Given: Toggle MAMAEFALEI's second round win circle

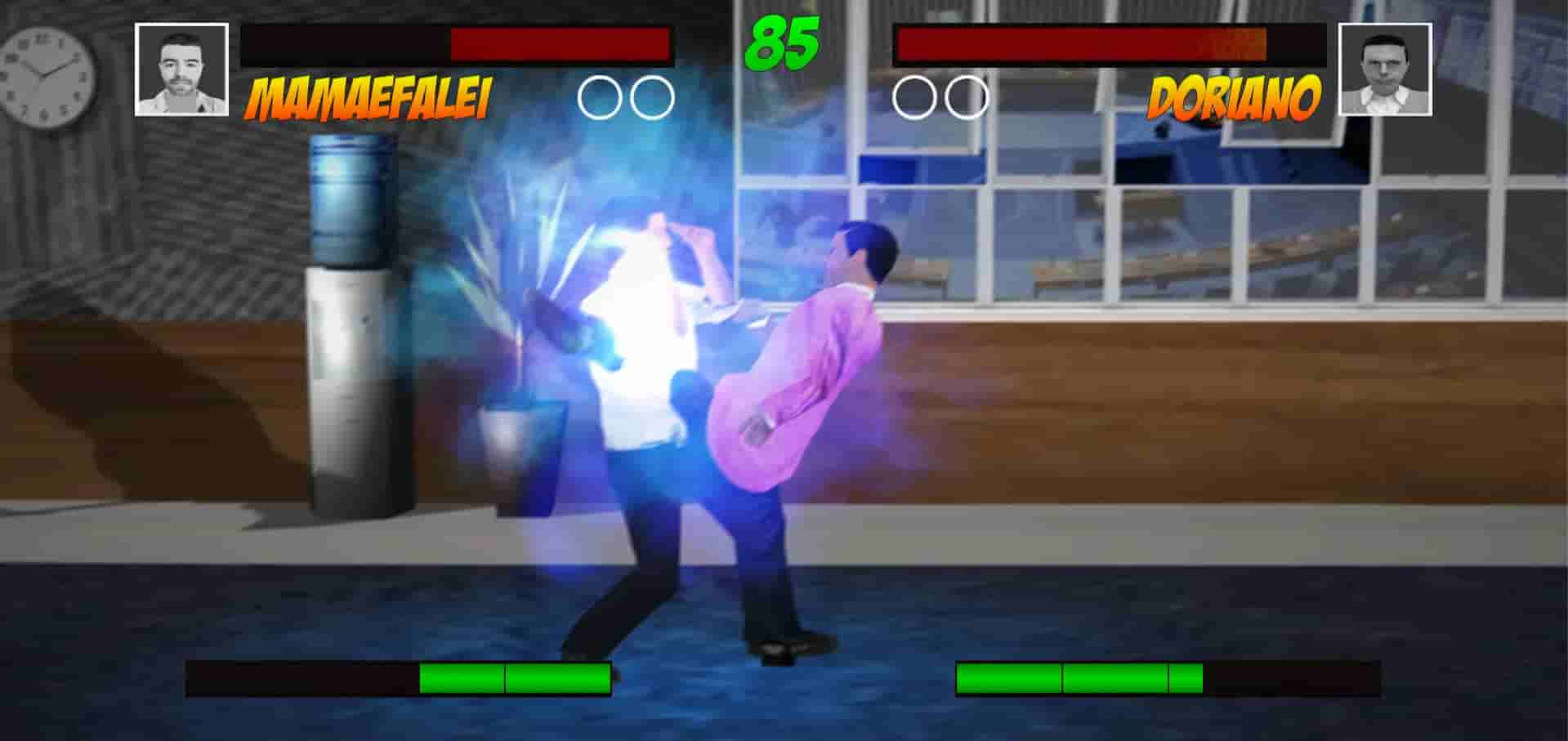Looking at the screenshot, I should 654,96.
